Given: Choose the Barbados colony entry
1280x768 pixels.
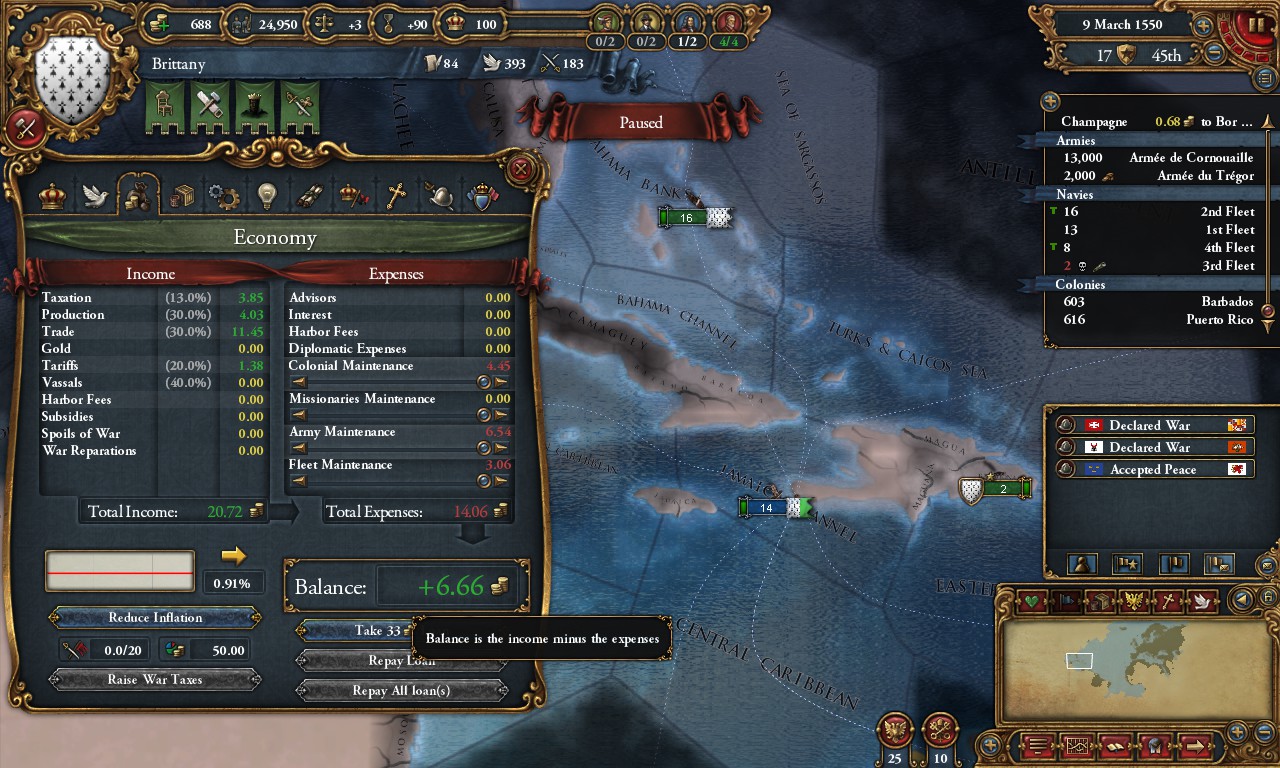Looking at the screenshot, I should coord(1155,302).
